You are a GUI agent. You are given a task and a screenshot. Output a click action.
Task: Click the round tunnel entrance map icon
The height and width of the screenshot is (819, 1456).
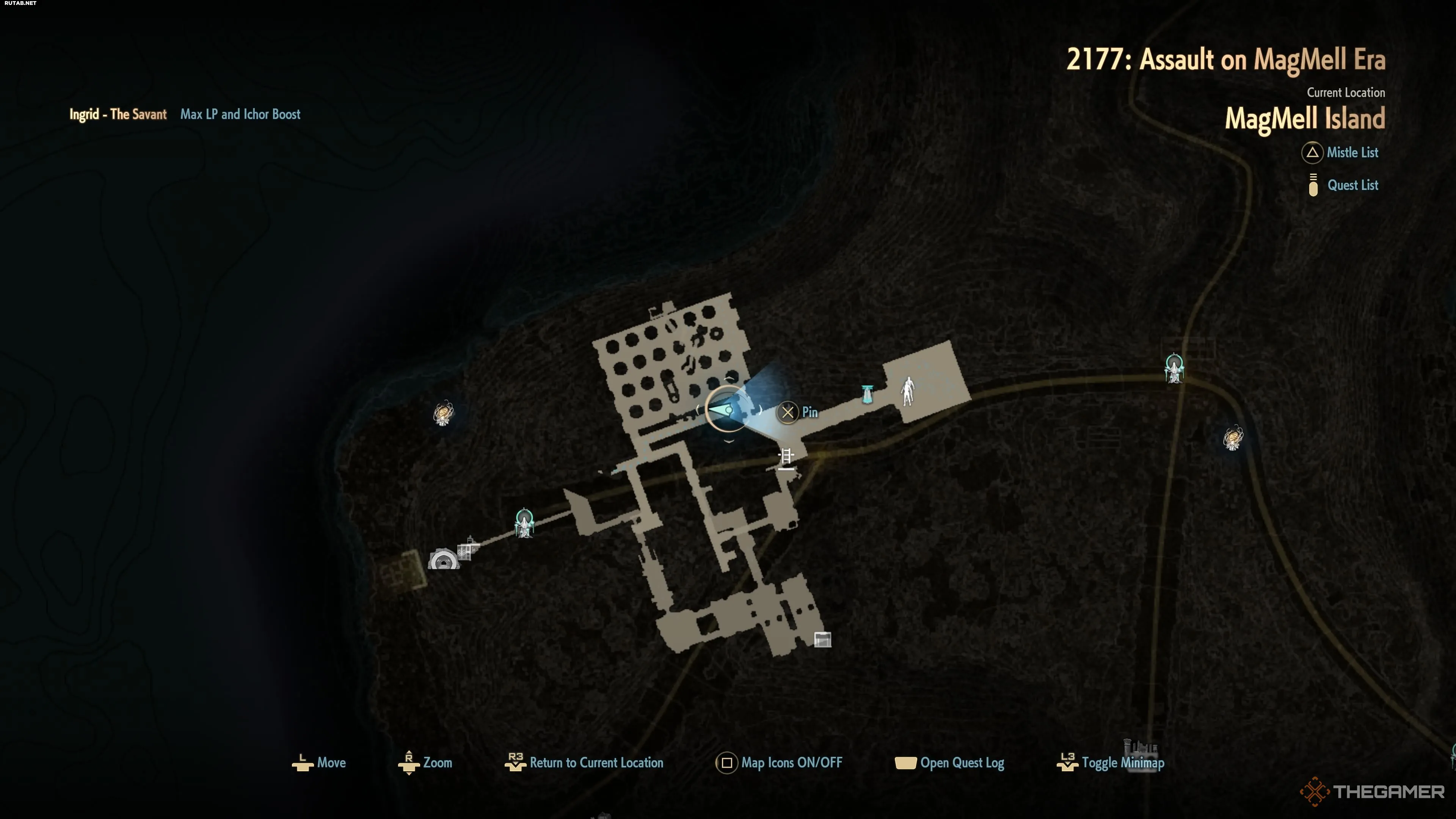click(443, 560)
